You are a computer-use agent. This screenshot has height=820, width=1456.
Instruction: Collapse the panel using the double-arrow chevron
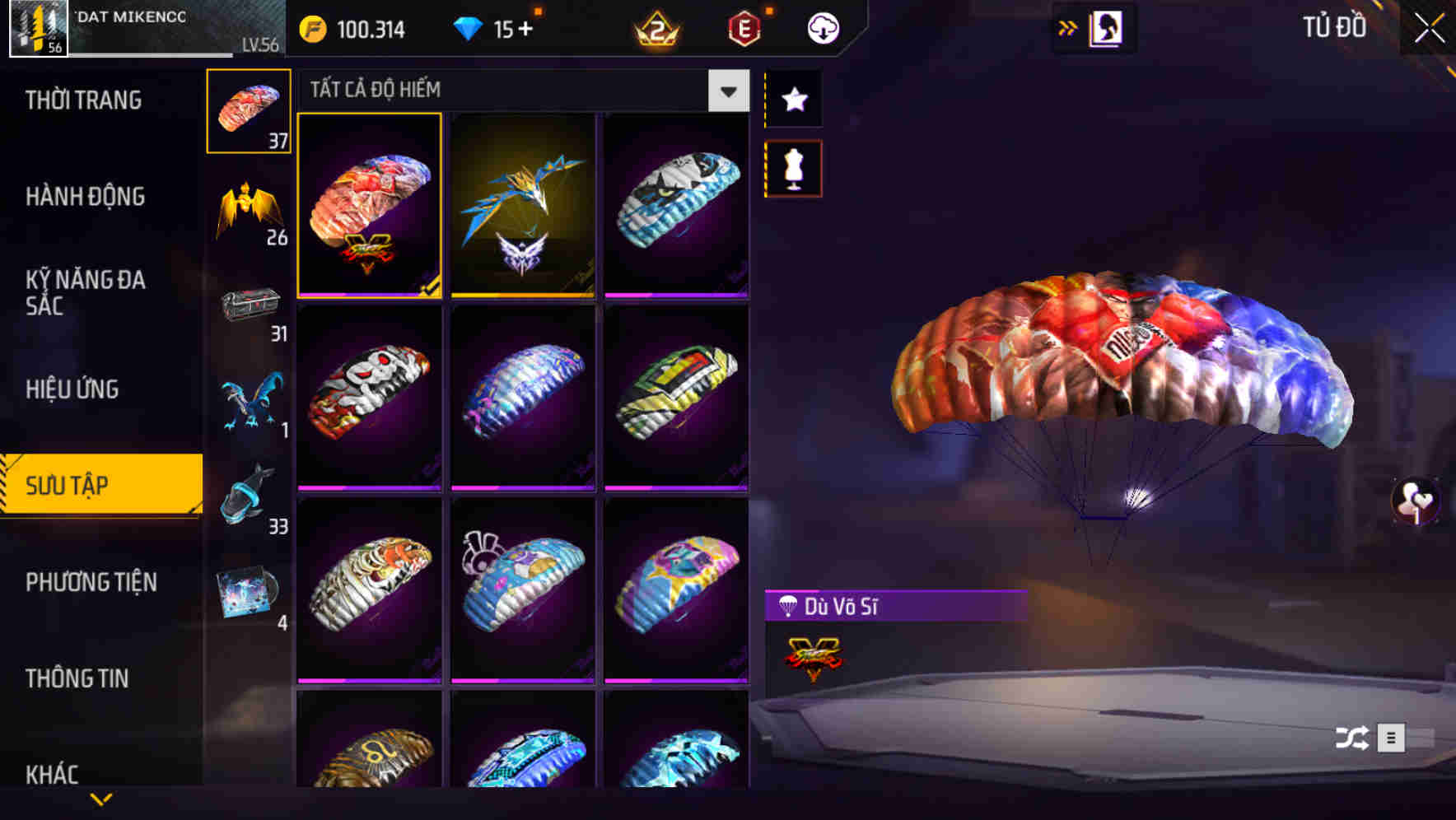1068,27
